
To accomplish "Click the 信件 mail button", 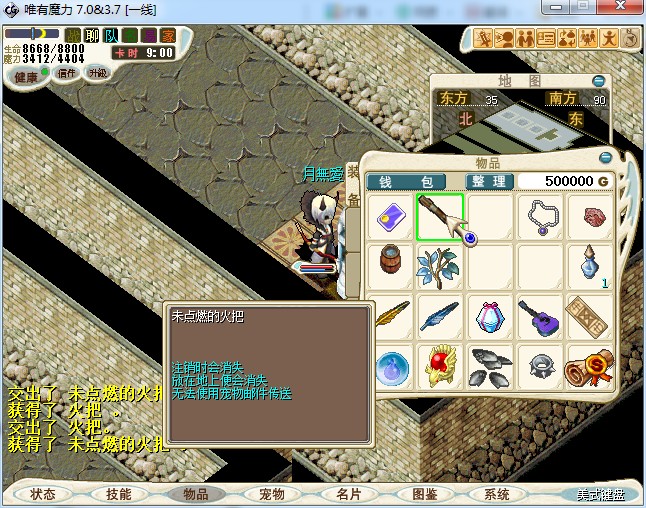I will pos(67,73).
